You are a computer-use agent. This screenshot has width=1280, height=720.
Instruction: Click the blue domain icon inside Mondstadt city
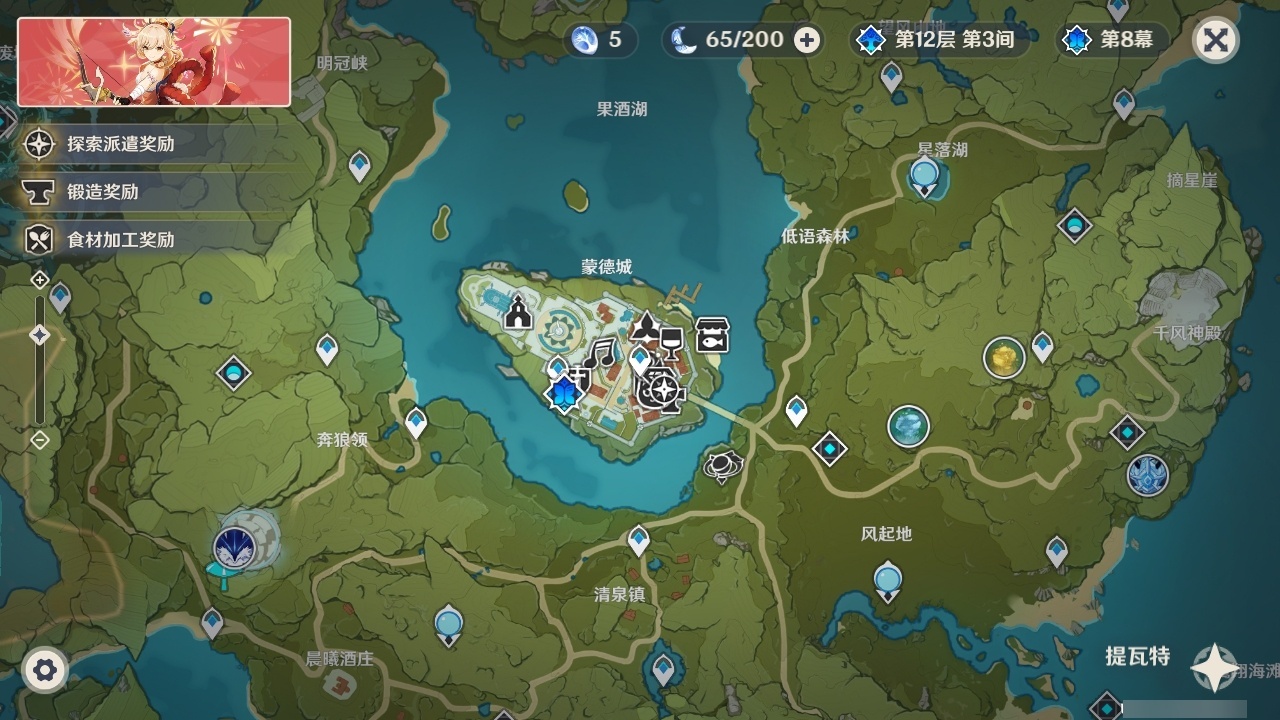[563, 391]
